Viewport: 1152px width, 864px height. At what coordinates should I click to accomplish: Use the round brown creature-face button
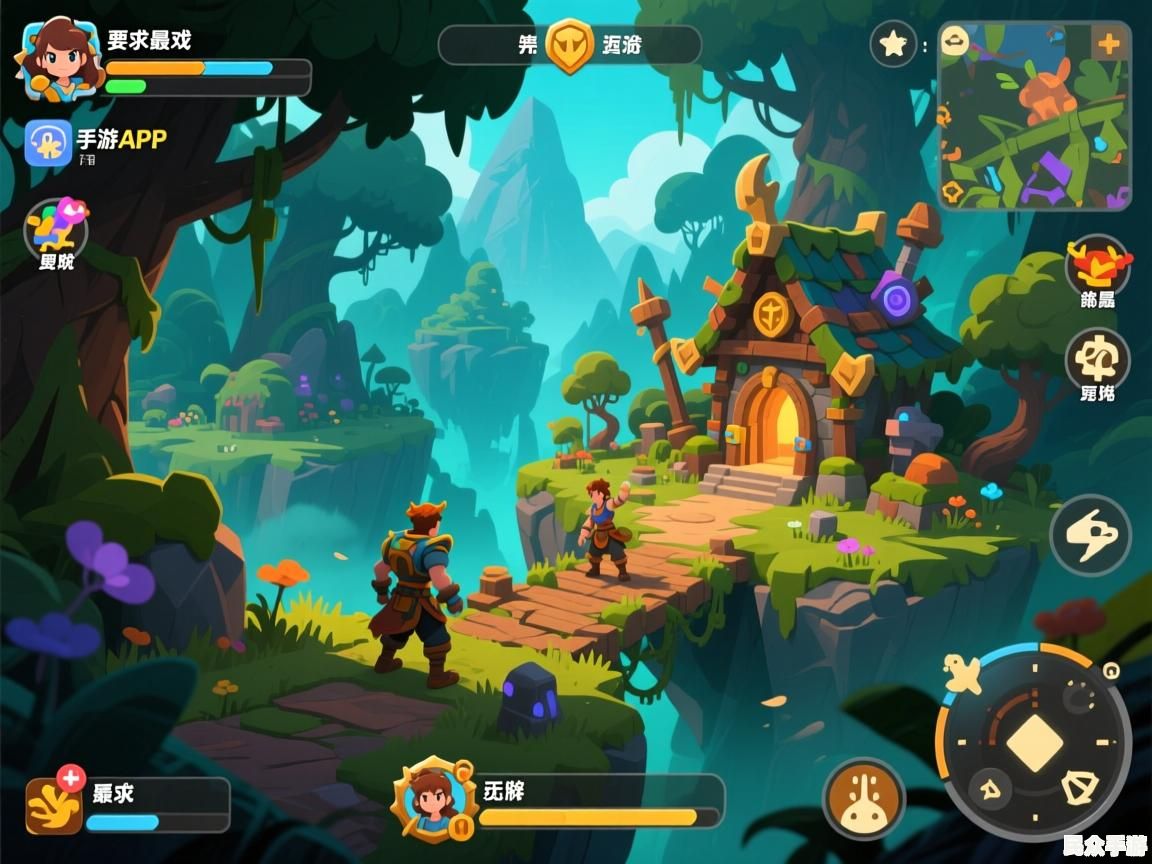[x=863, y=798]
